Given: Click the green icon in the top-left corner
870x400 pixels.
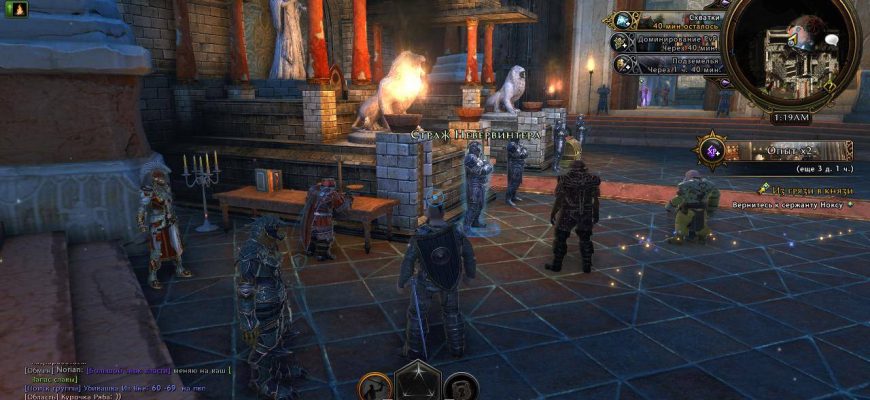Looking at the screenshot, I should pos(8,8).
